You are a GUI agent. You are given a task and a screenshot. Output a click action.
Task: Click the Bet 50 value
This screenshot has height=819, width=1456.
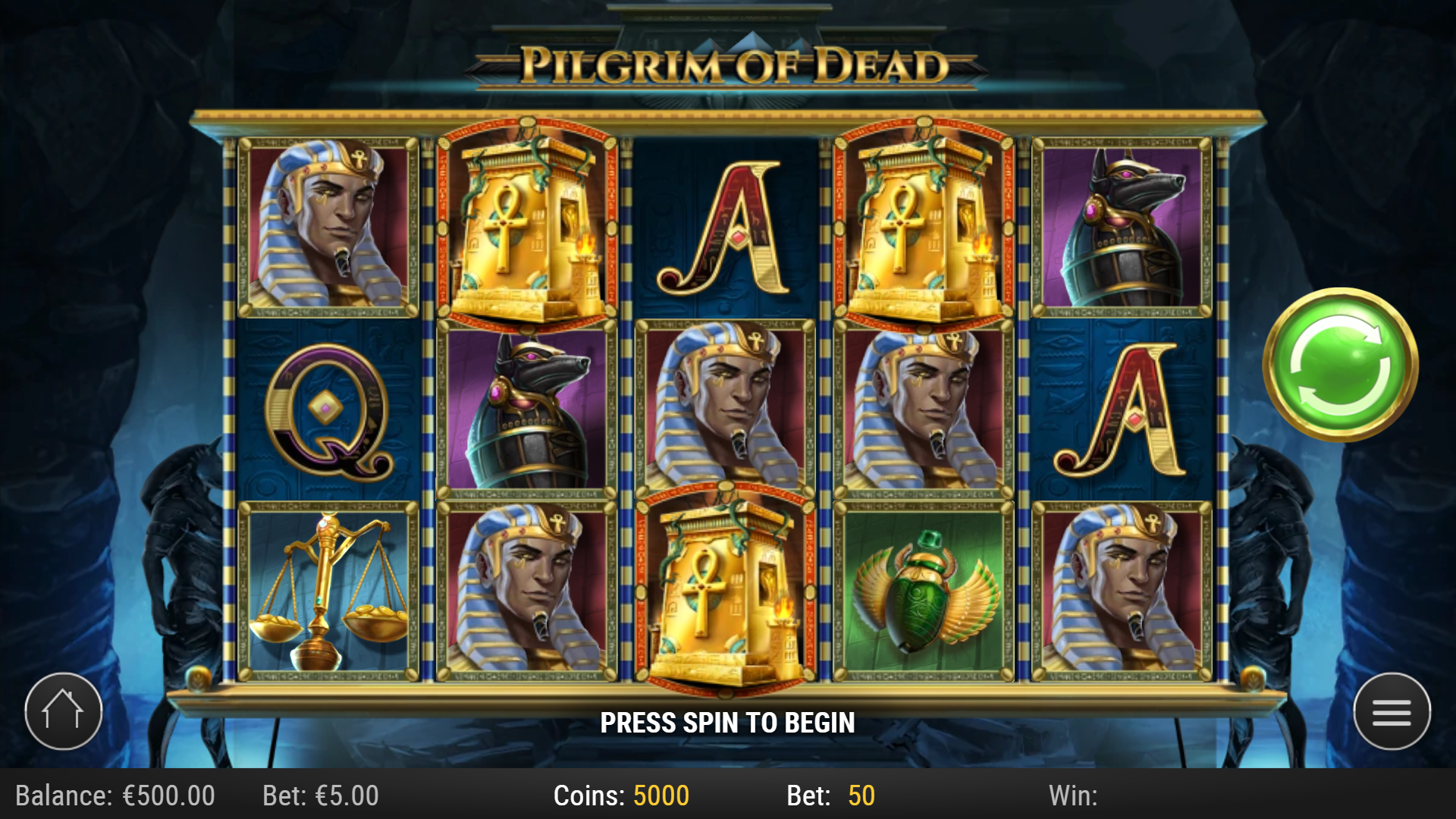coord(827,795)
